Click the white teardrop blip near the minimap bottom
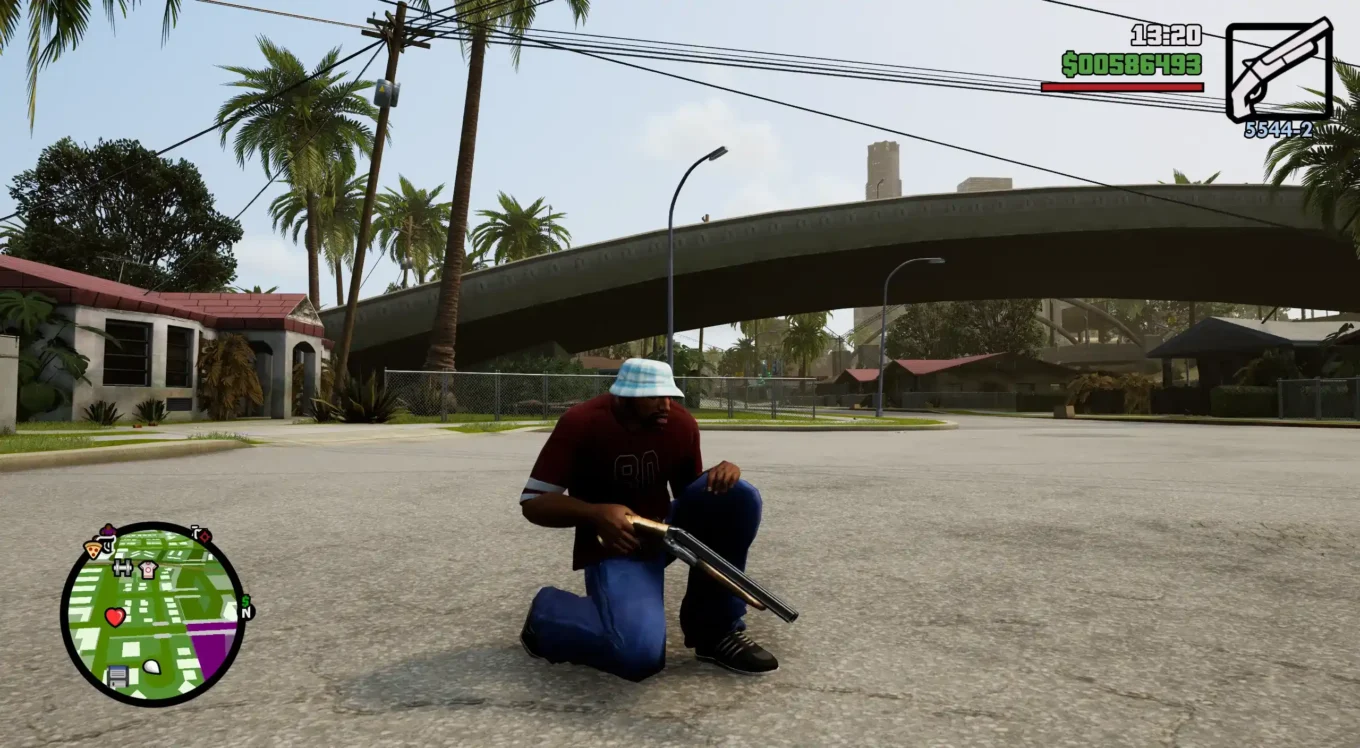The image size is (1360, 748). tap(151, 666)
